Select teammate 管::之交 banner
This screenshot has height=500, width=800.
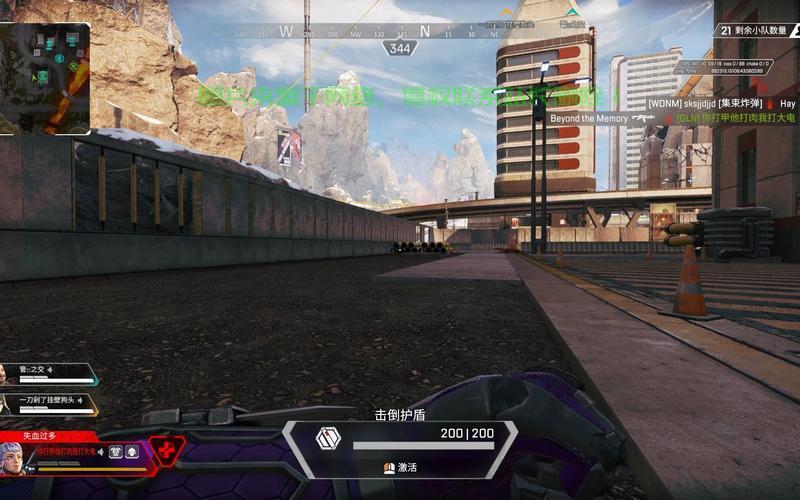pyautogui.click(x=48, y=373)
